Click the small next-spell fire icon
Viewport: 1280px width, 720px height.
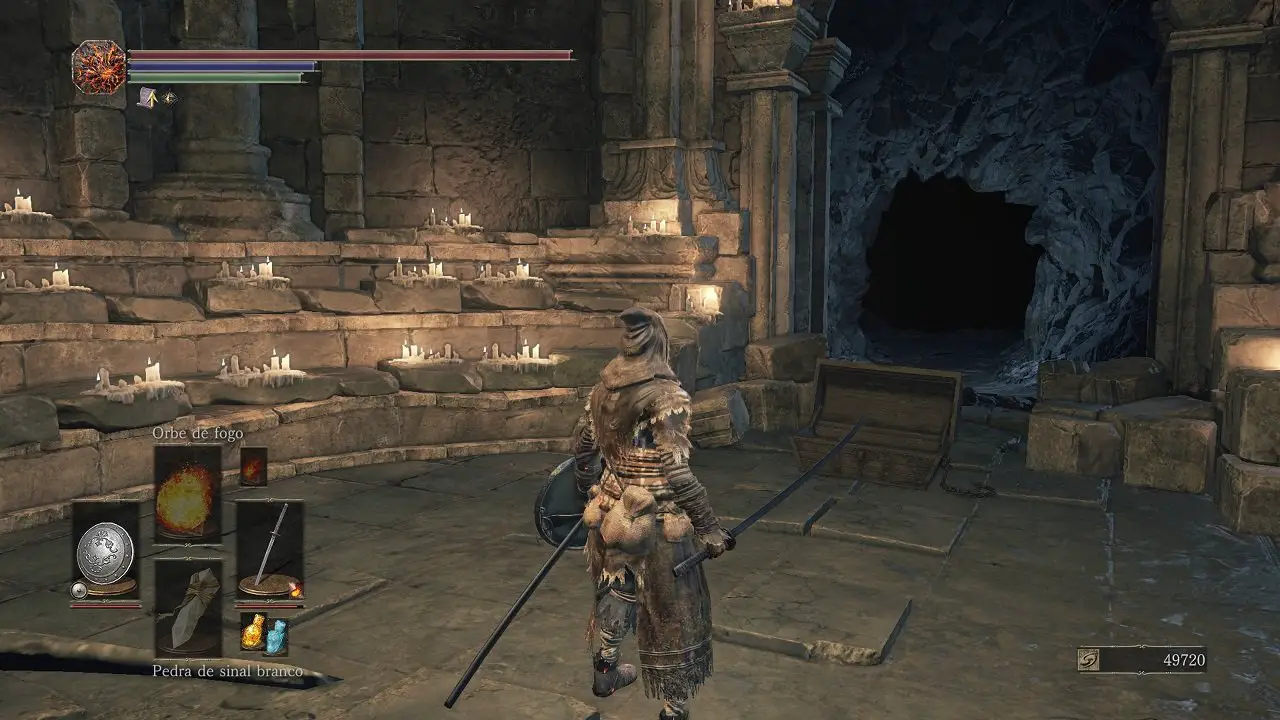click(253, 466)
